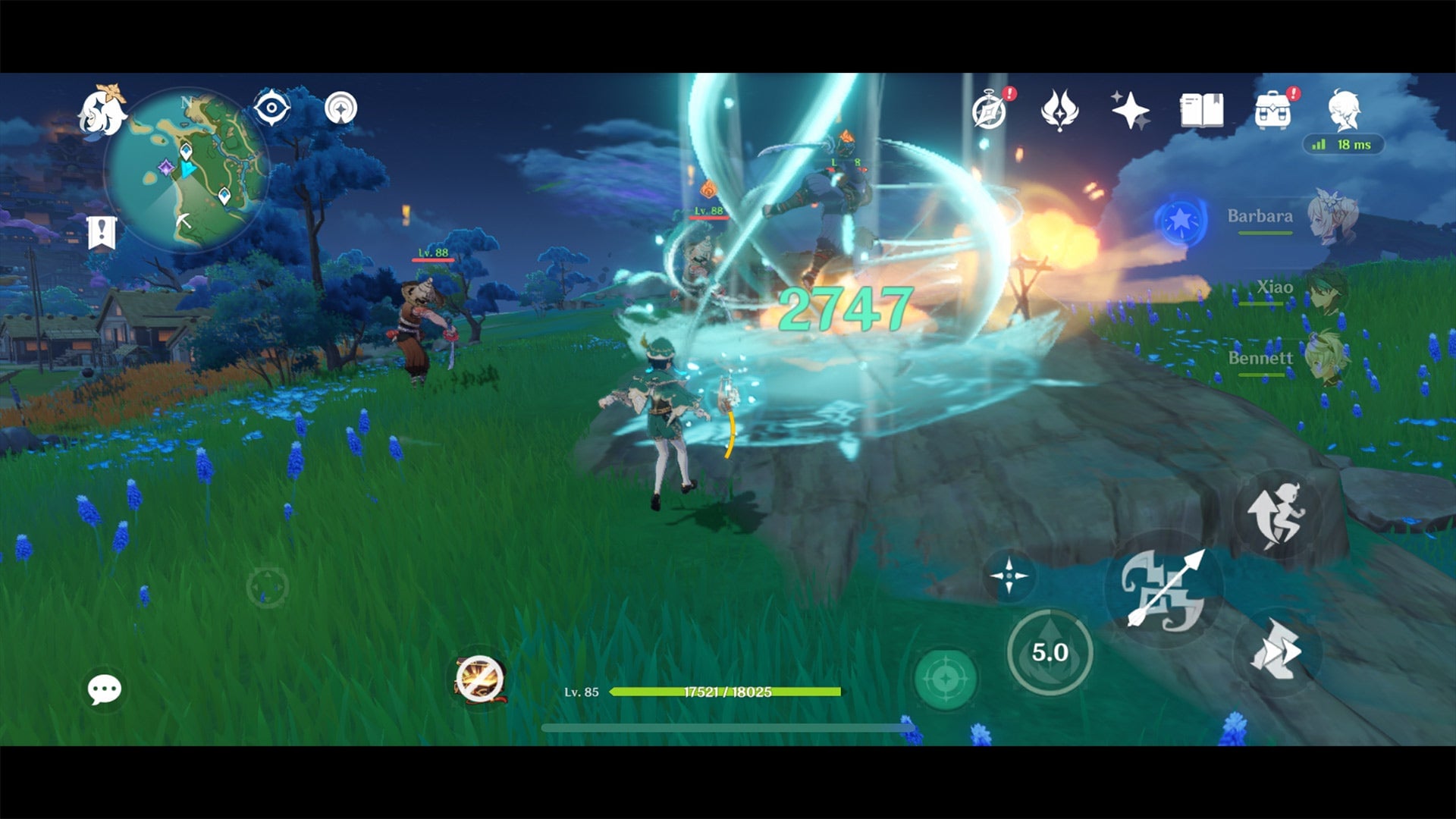Open the Wish star menu
1456x819 pixels.
(1129, 111)
